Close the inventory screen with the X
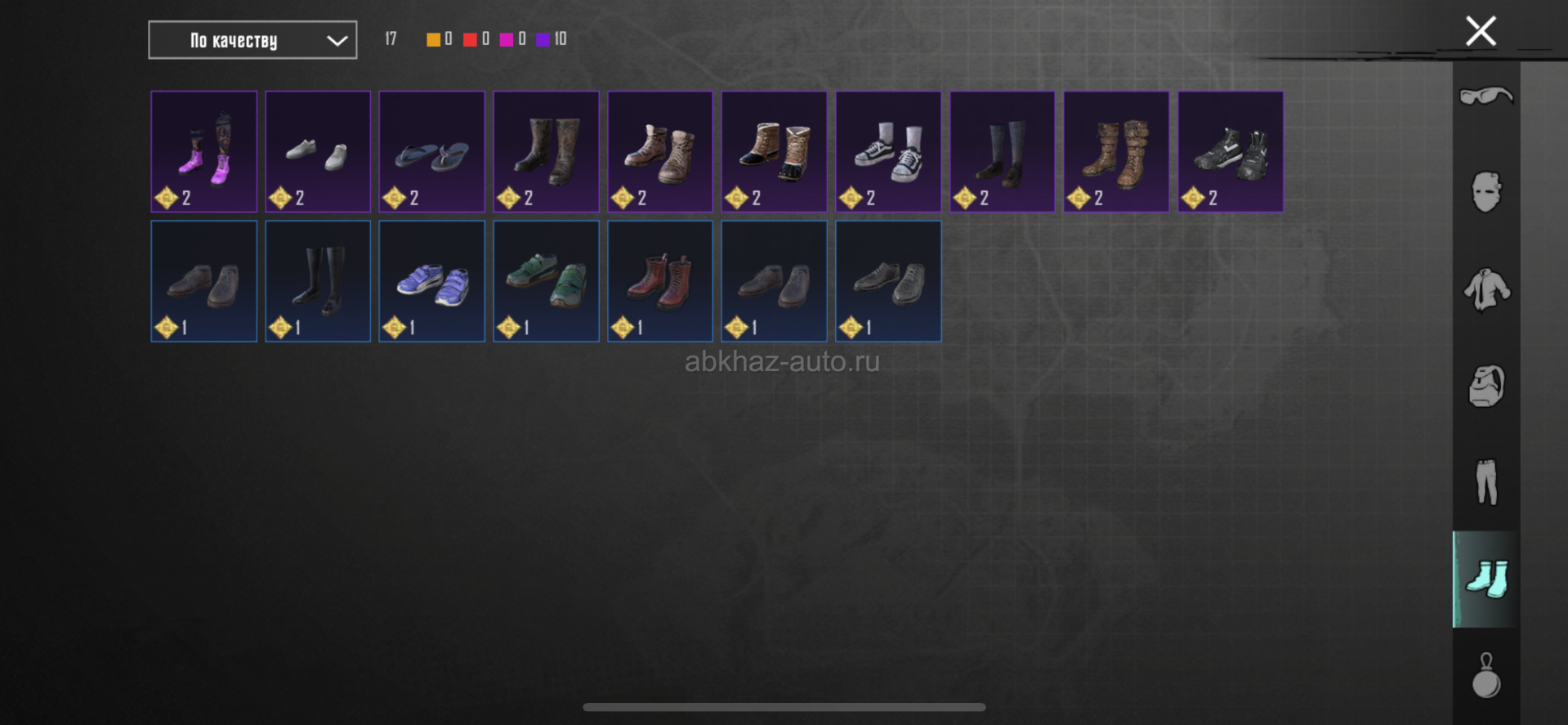 (x=1480, y=32)
